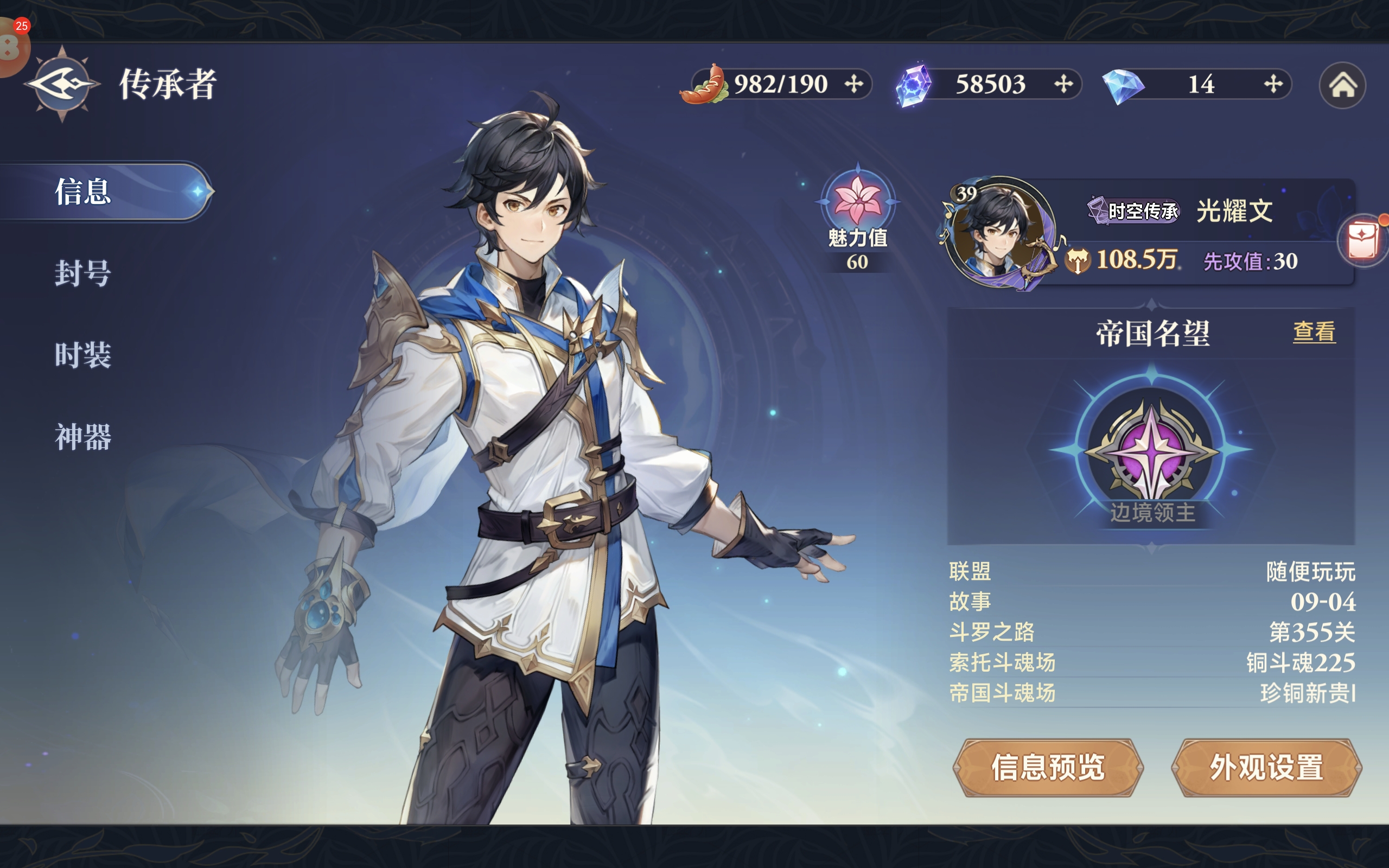Add purple crystal currency with plus button
Viewport: 1389px width, 868px height.
coord(1063,85)
